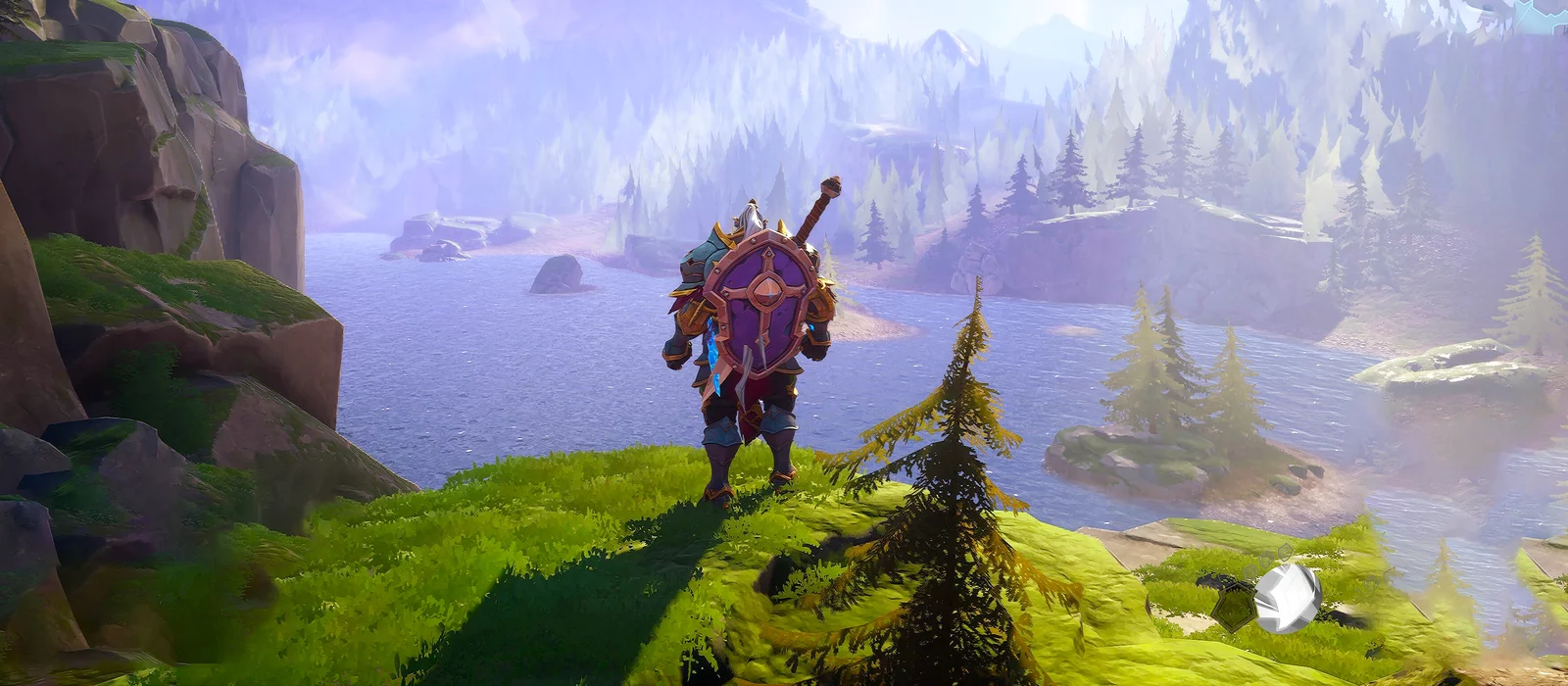1568x686 pixels.
Task: Activate the large white crystal ability icon
Action: click(x=1288, y=596)
